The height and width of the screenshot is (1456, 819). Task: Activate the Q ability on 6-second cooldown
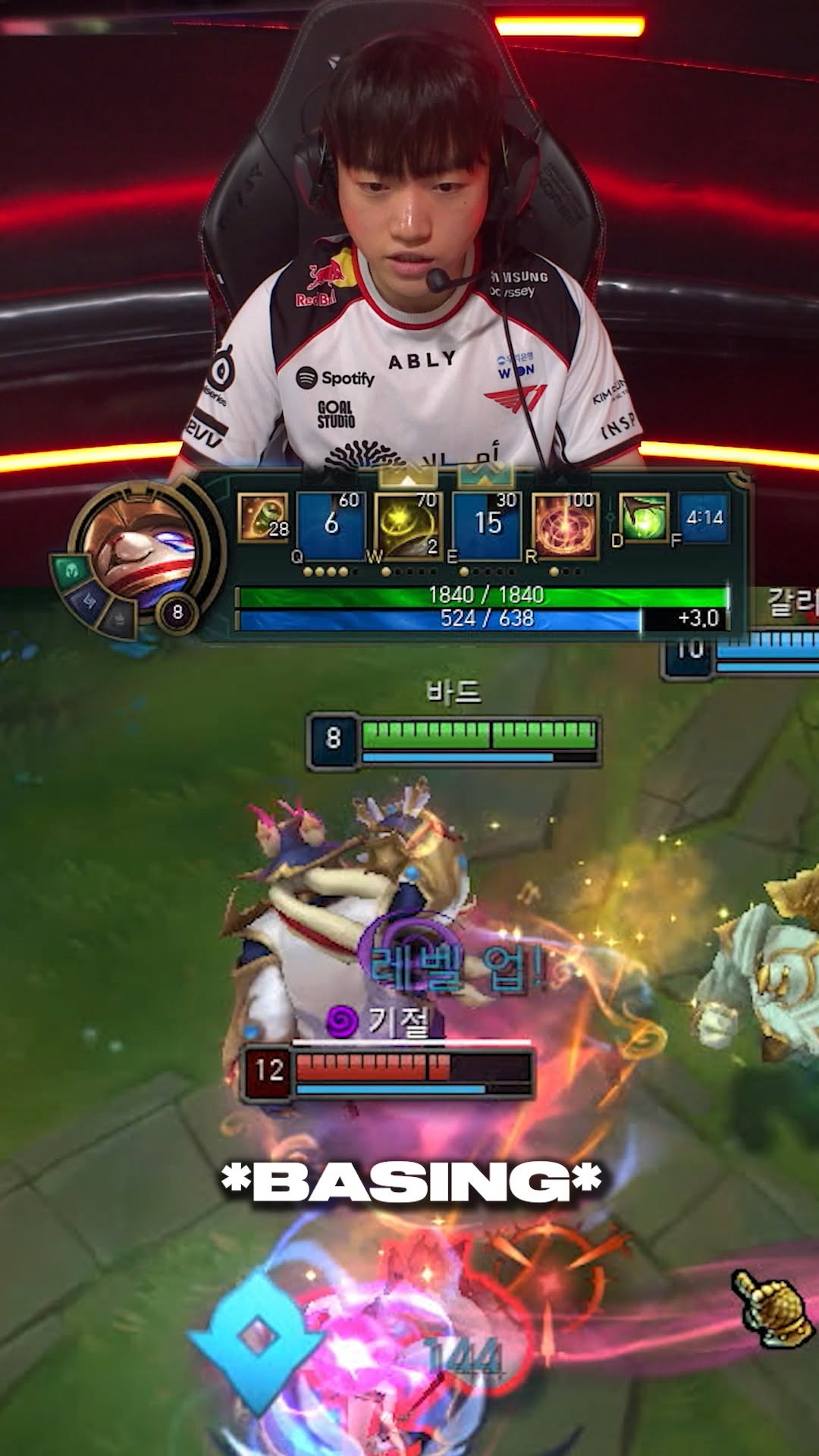pos(331,525)
